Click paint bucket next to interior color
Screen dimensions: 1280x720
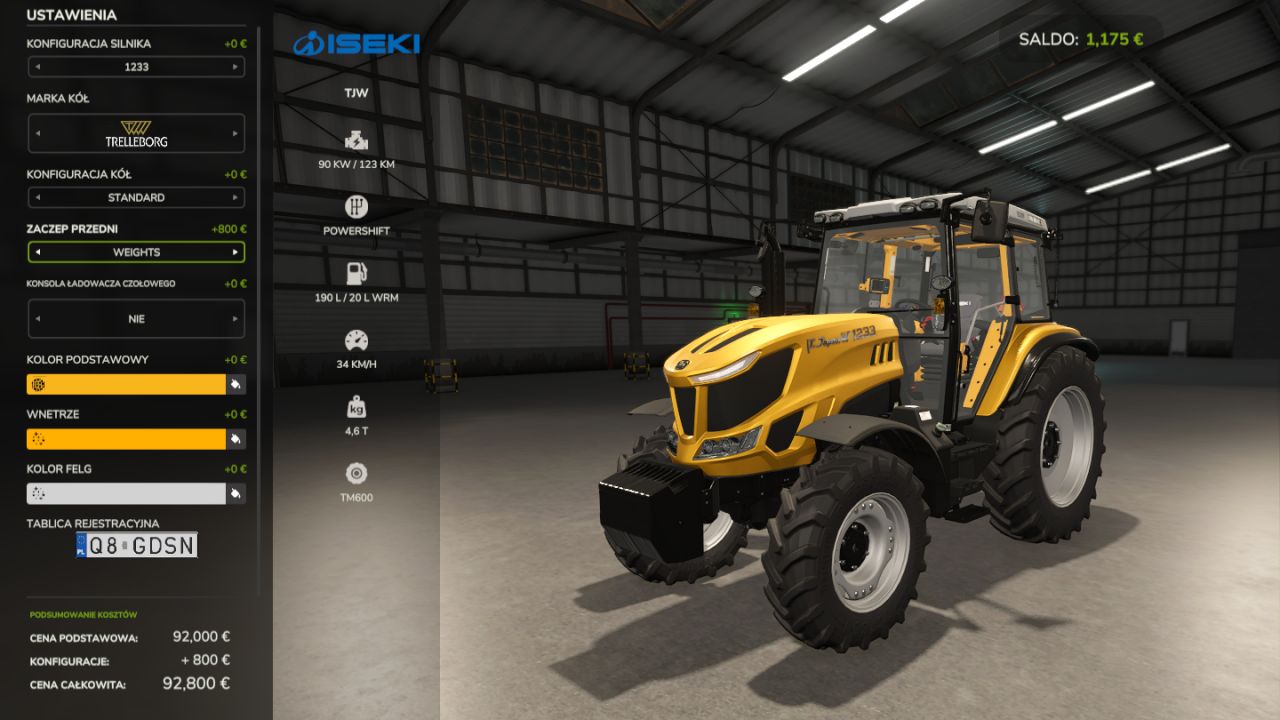coord(236,439)
